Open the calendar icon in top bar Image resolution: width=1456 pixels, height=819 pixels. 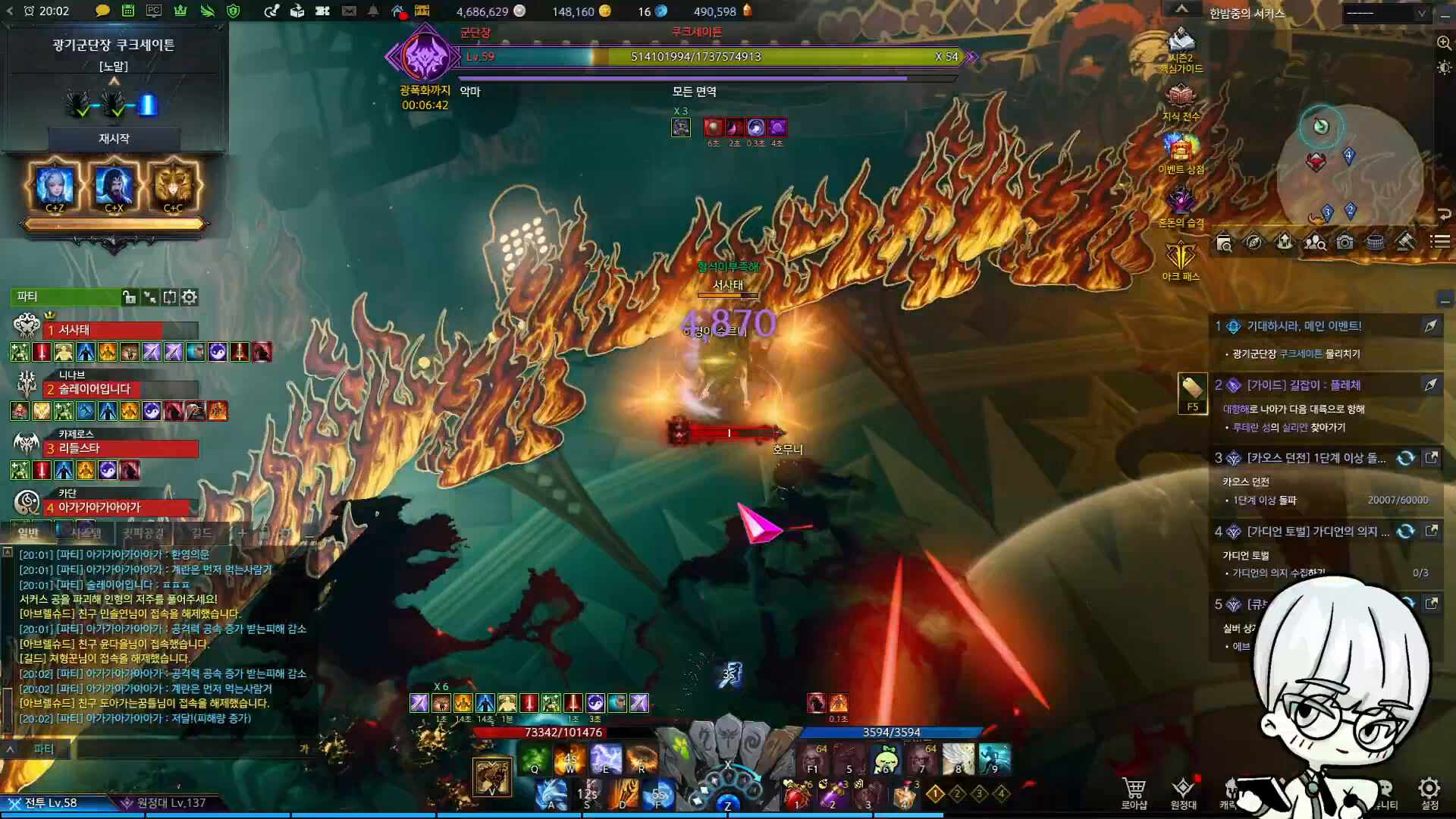point(128,11)
